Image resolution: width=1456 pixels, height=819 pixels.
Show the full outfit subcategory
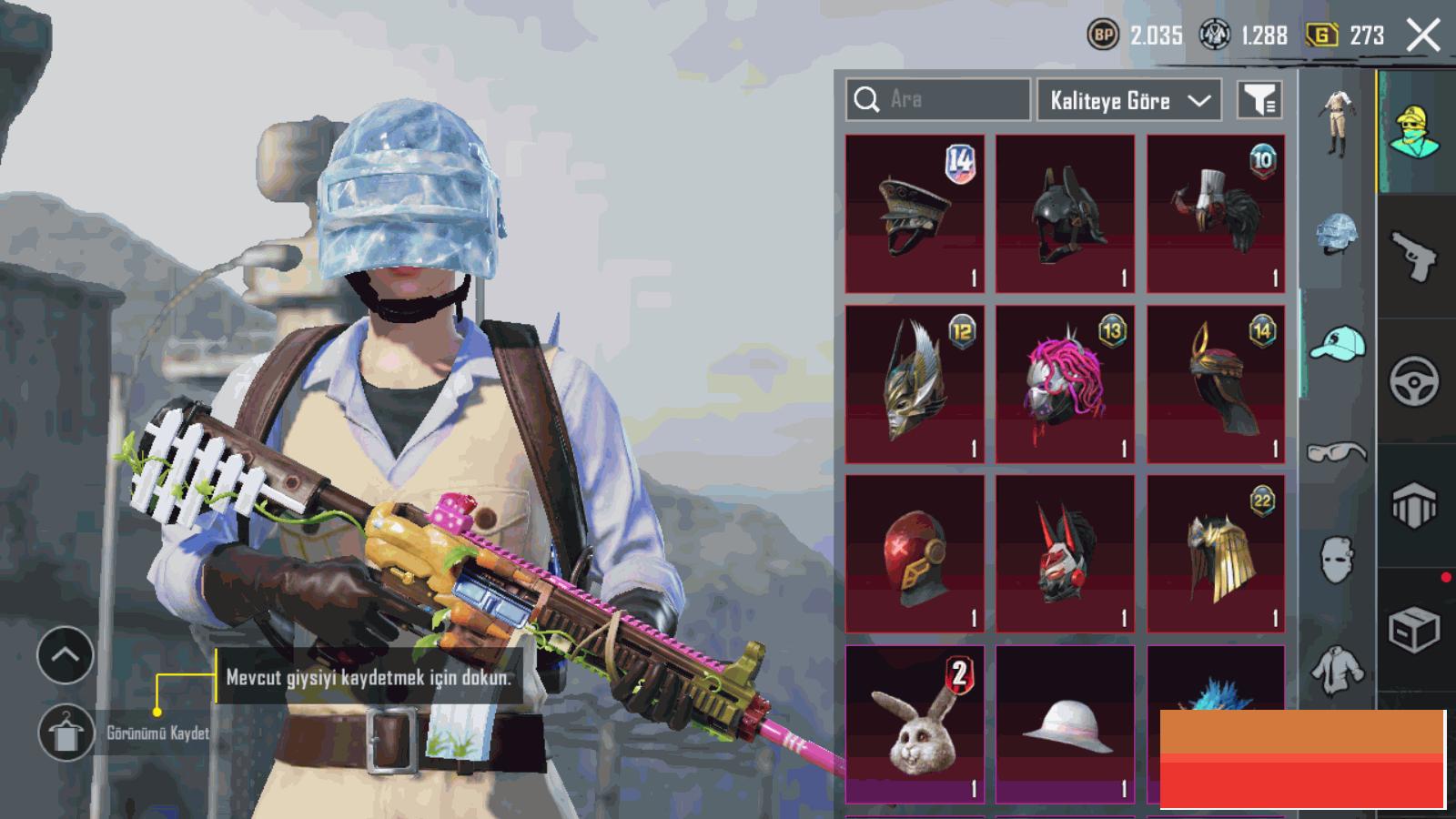(1336, 124)
